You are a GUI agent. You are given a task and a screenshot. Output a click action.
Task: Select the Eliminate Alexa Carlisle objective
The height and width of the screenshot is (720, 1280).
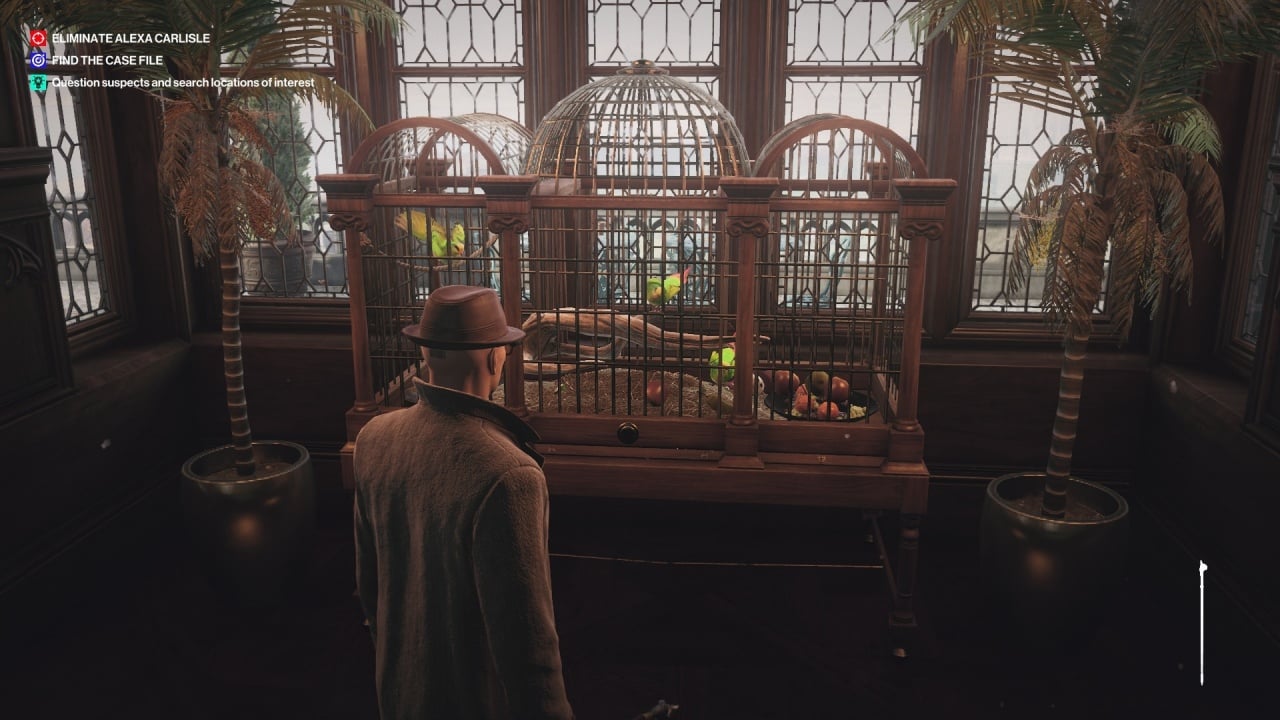click(x=130, y=38)
